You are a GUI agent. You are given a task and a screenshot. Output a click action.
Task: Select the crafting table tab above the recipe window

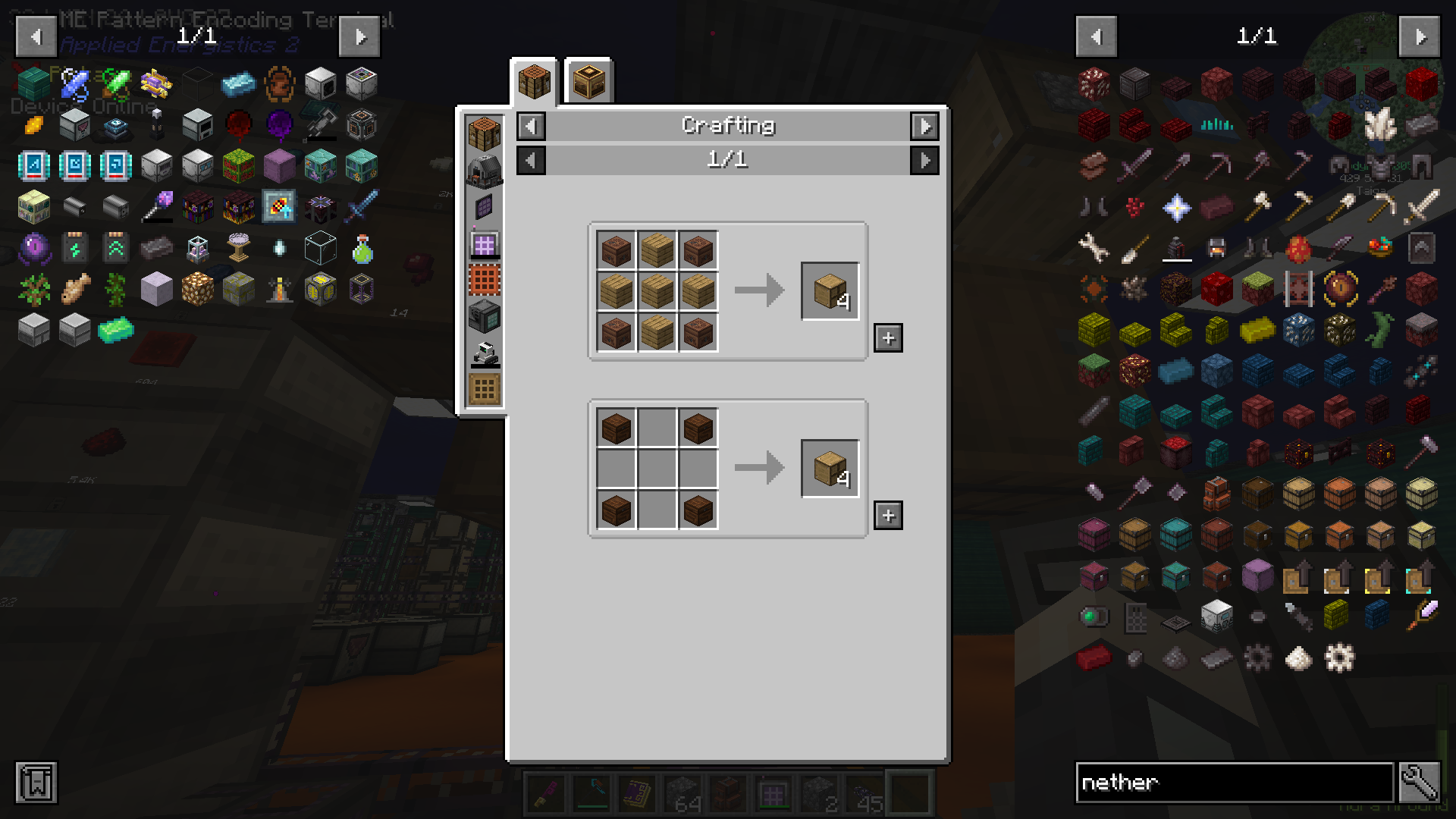pyautogui.click(x=533, y=80)
